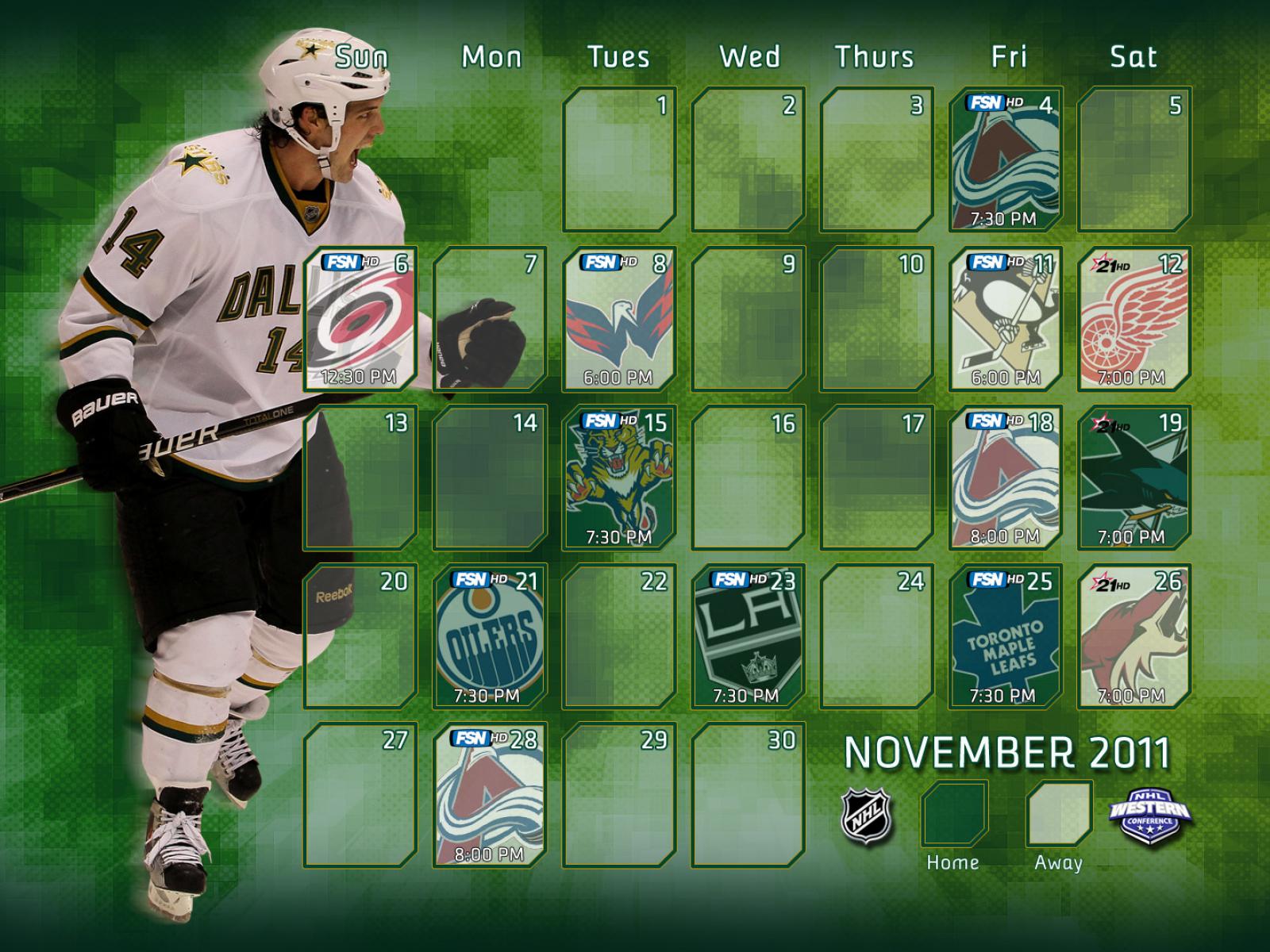Choose the November 19 Sharks game tile
This screenshot has height=952, width=1270.
coord(1134,478)
